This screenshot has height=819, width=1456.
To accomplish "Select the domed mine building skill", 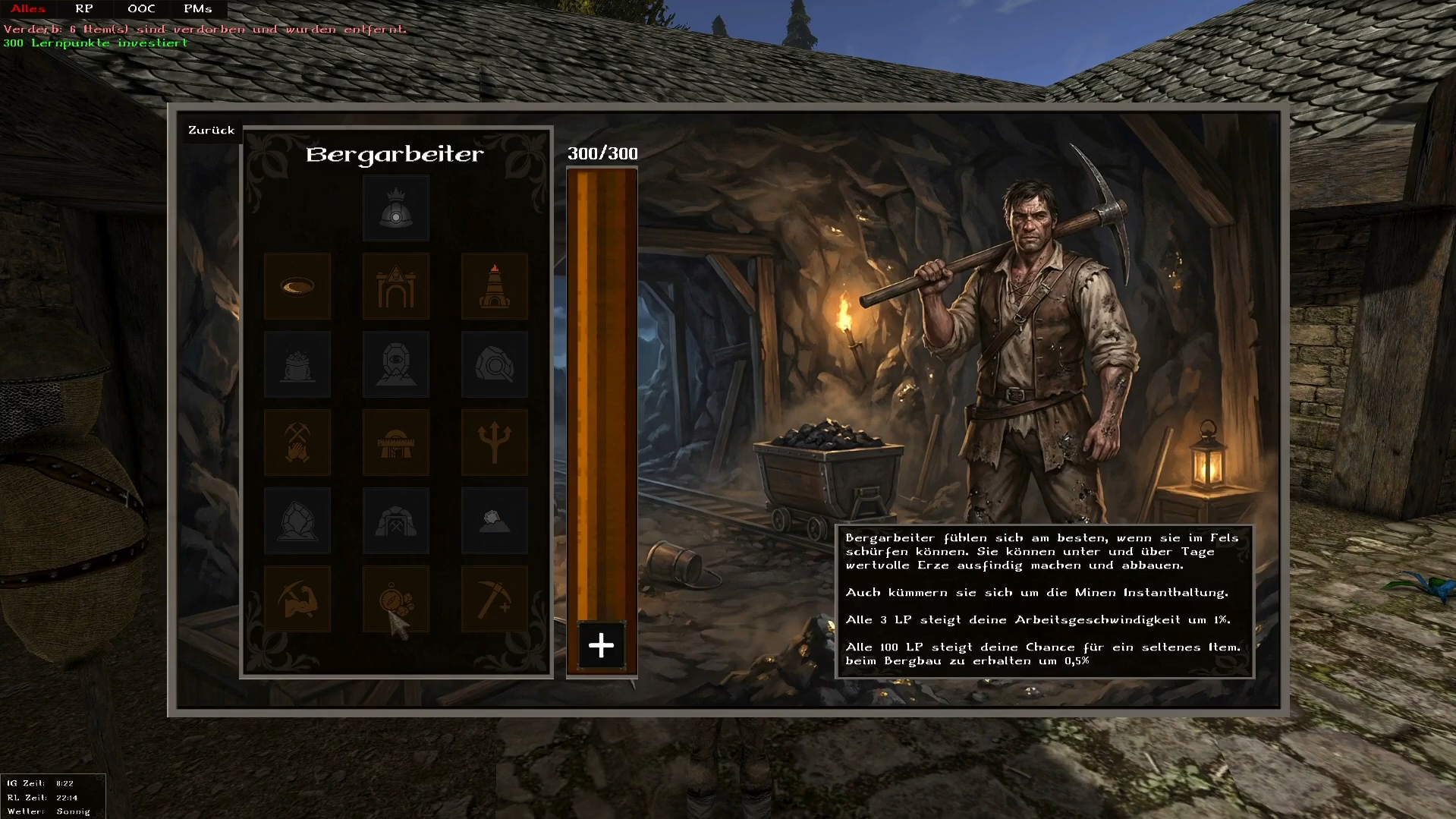I will pos(396,443).
